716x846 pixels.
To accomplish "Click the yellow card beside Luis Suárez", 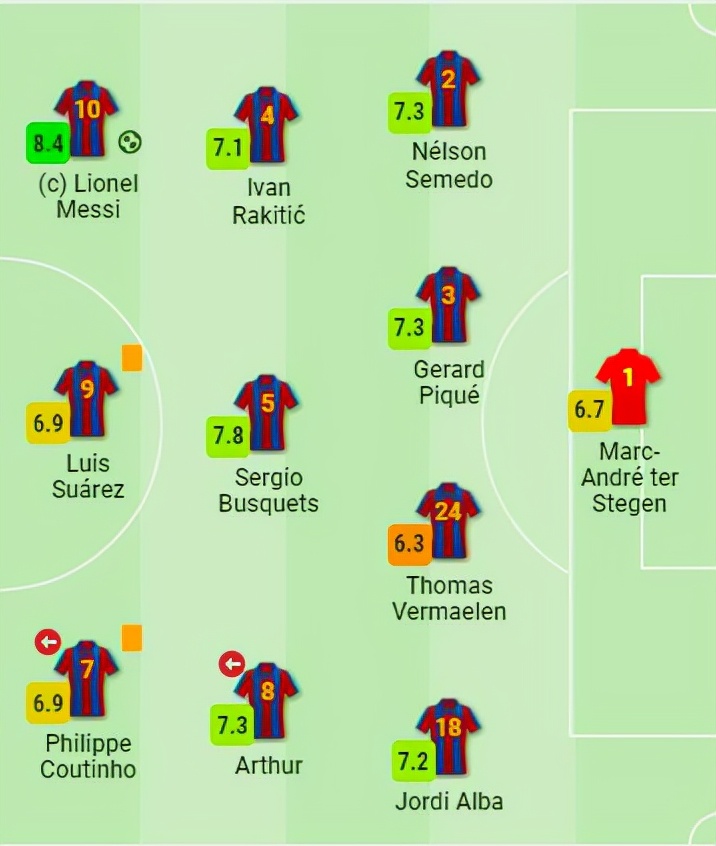I will point(132,357).
